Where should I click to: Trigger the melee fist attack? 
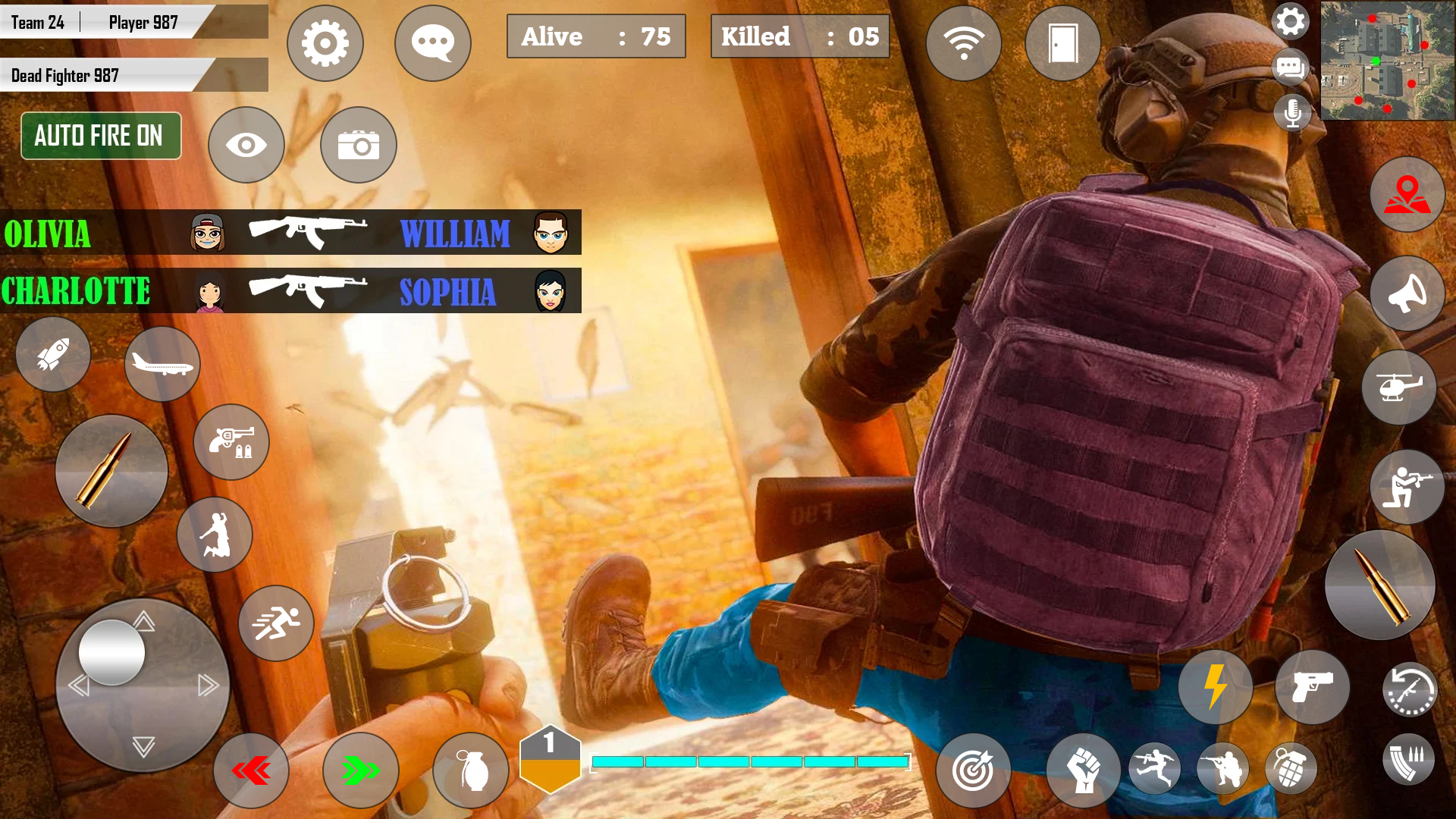(x=1083, y=769)
